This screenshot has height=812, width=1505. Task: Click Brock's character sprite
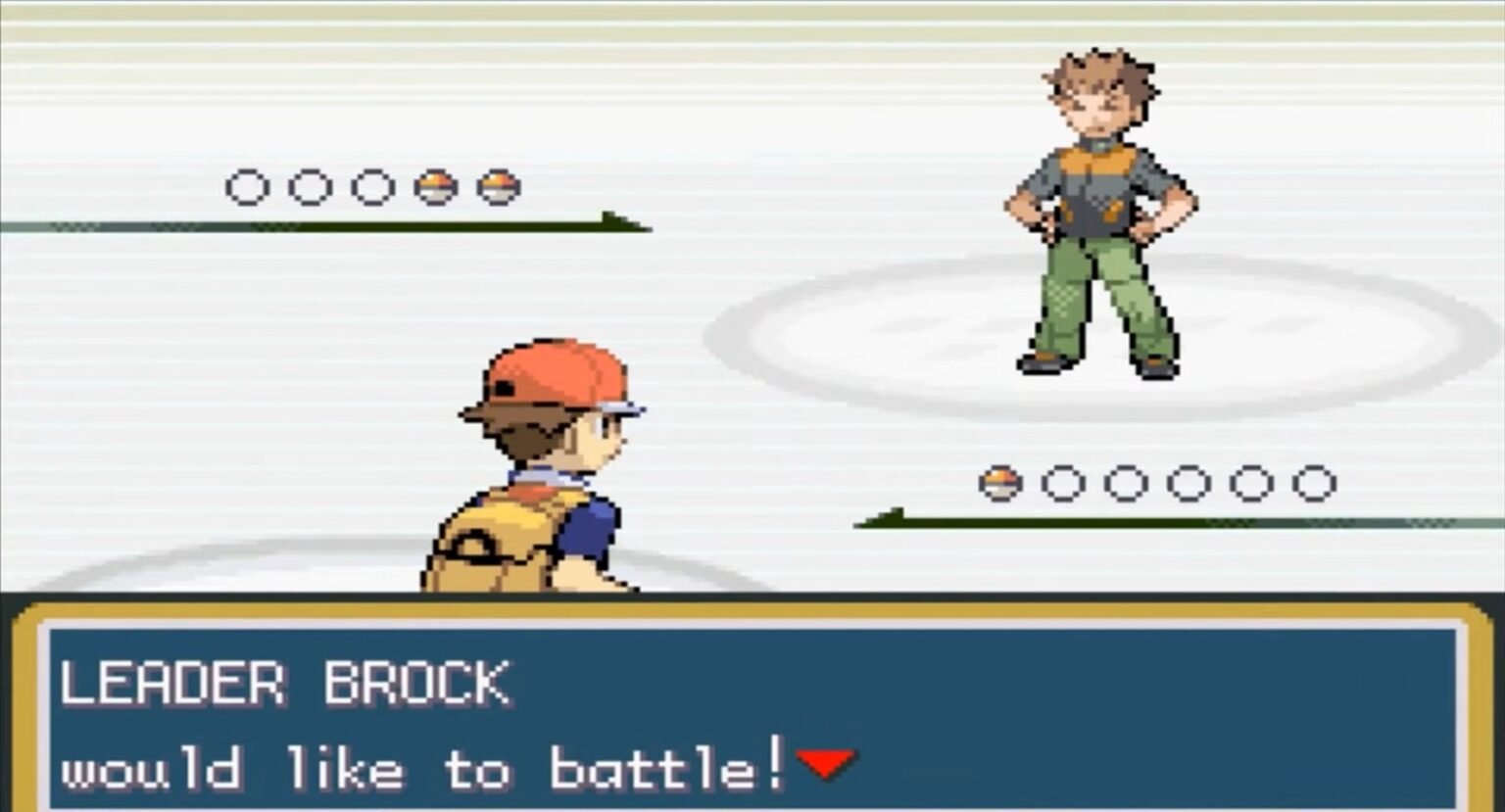click(x=1097, y=215)
